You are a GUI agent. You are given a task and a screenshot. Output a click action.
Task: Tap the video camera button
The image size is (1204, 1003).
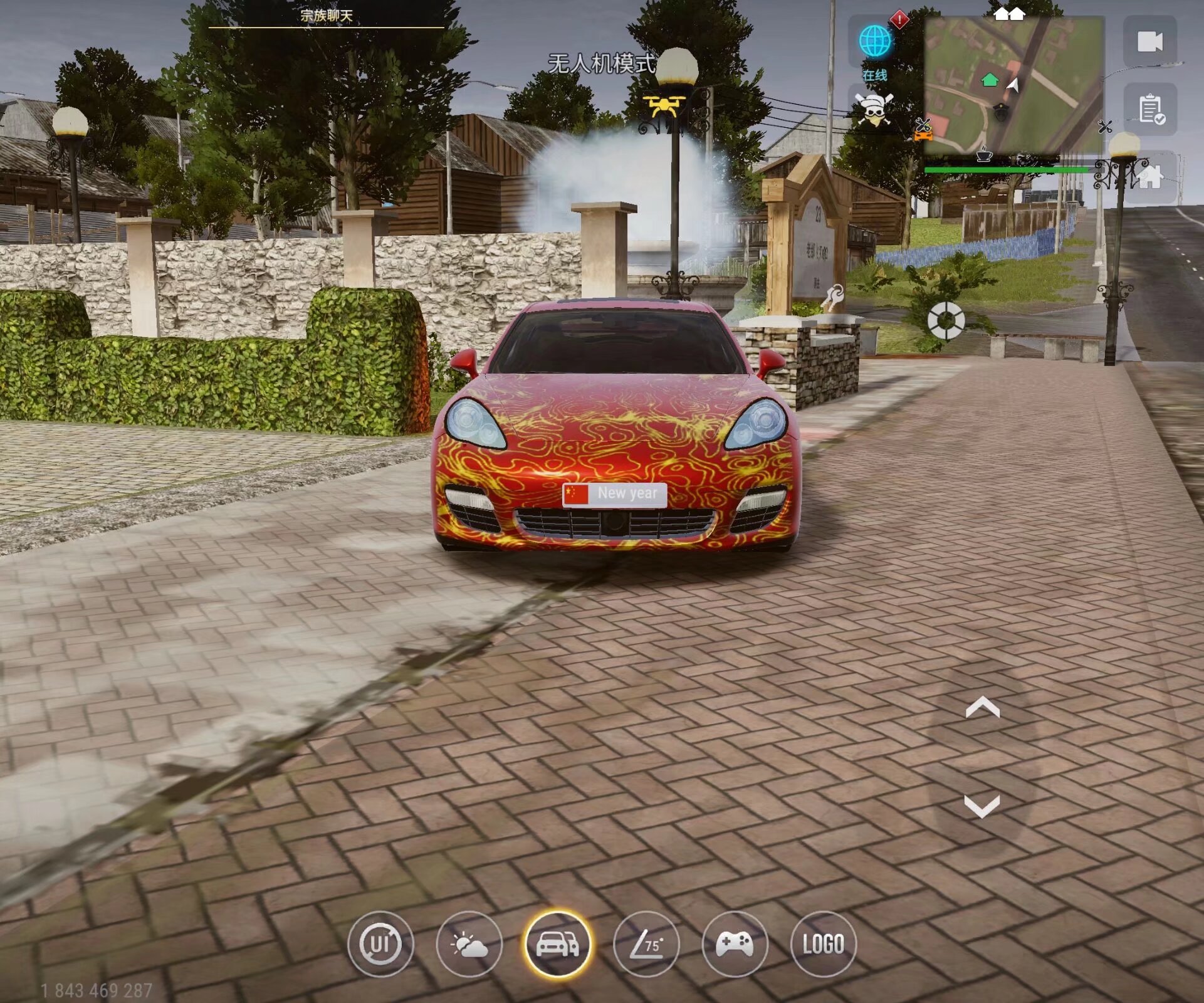(x=1149, y=42)
